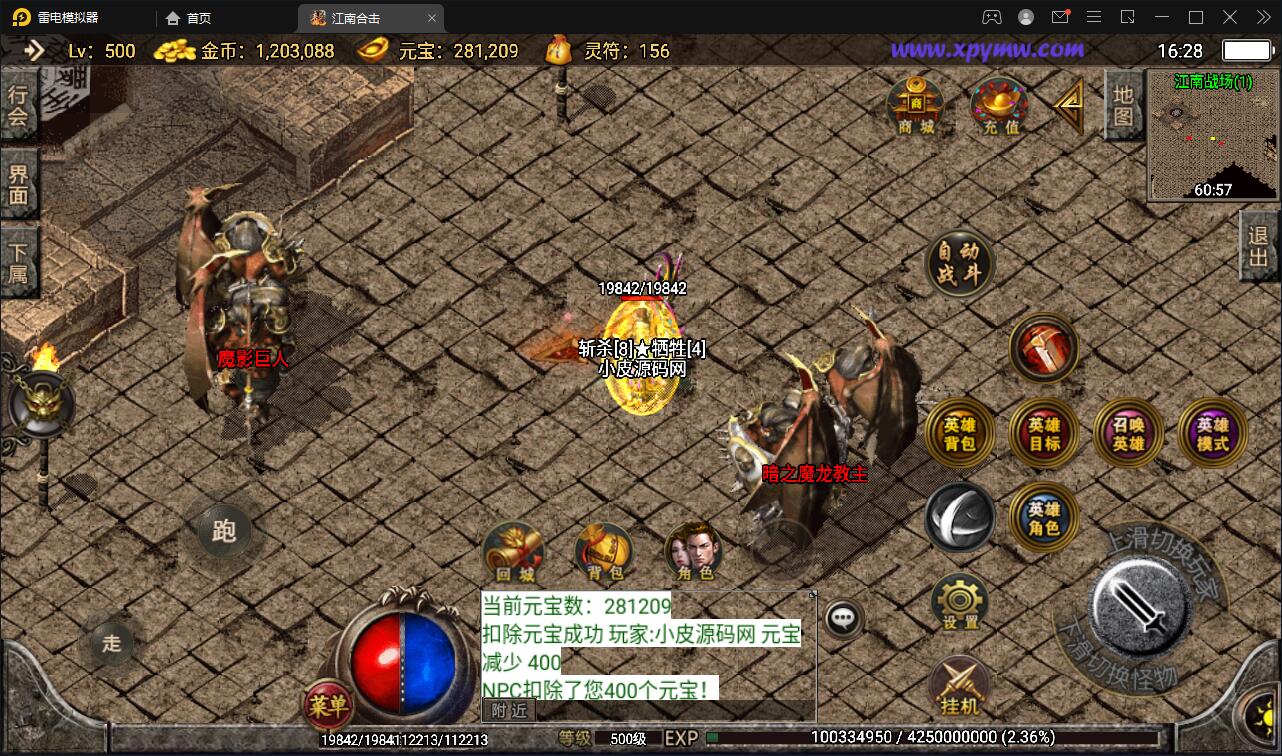Open the 菜单 (menu) button near the orb
Image resolution: width=1282 pixels, height=756 pixels.
pos(330,707)
